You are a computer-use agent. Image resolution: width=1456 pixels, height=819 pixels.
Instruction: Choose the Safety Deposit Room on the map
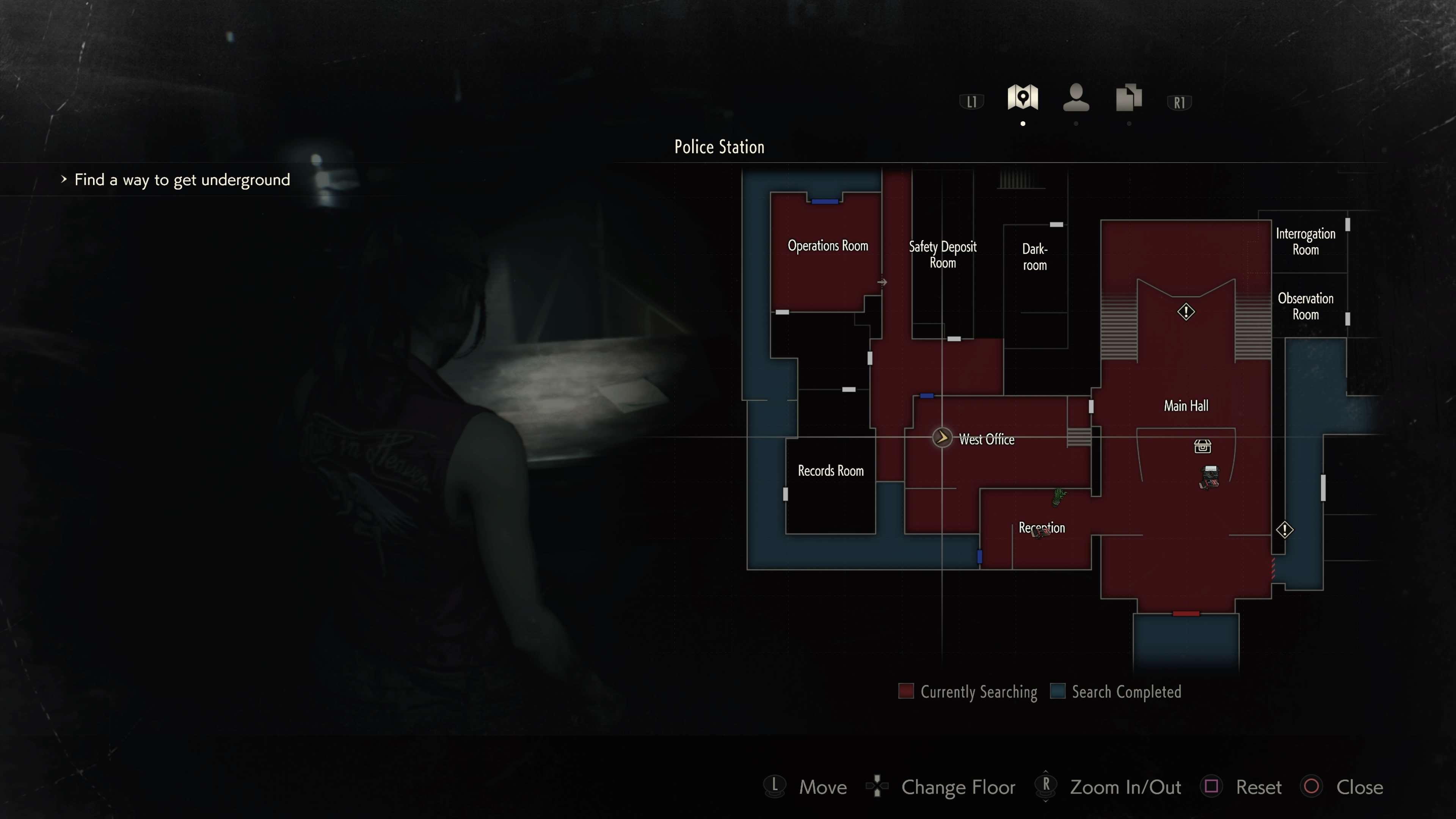942,254
